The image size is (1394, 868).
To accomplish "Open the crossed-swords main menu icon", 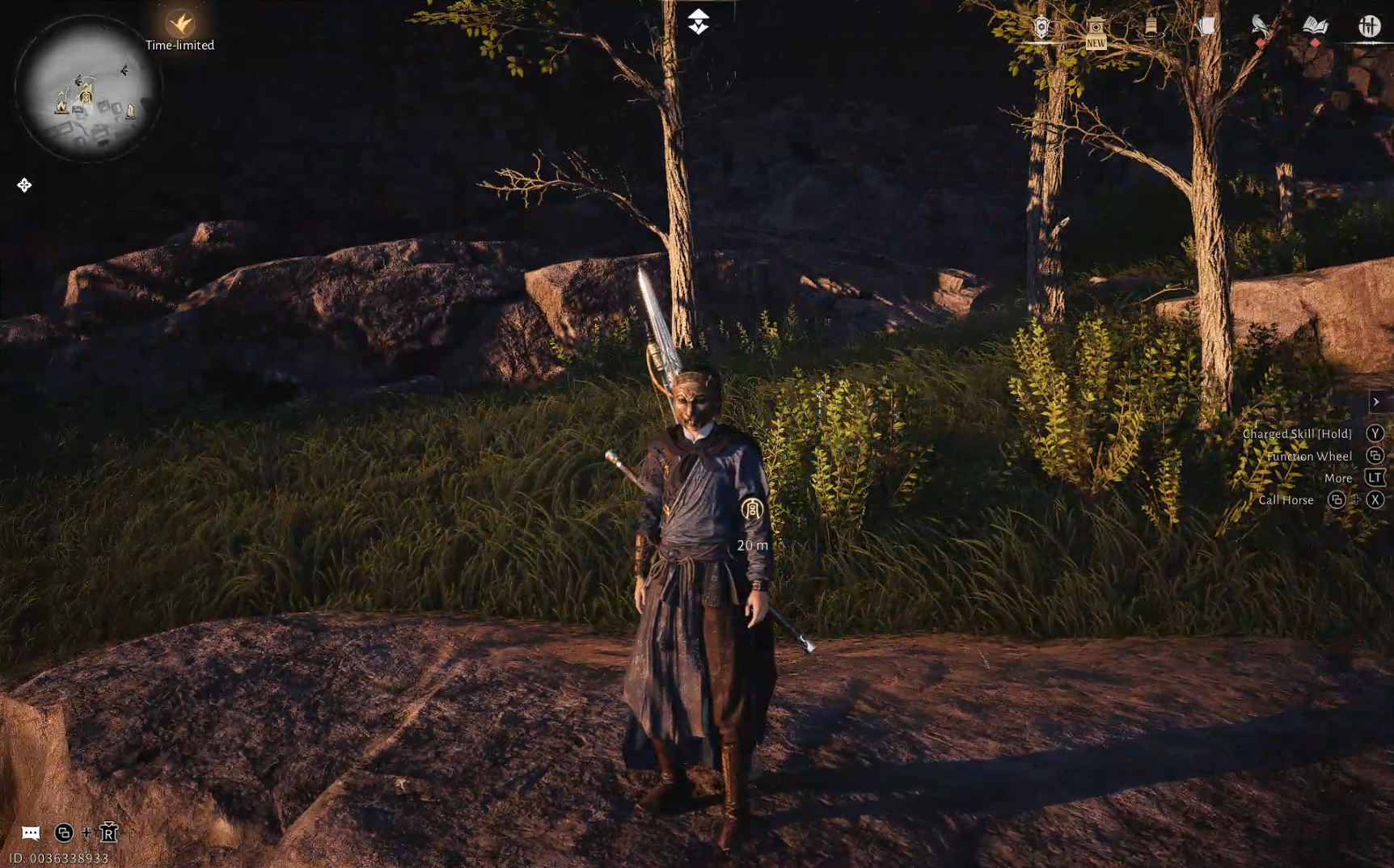I will tap(1369, 24).
